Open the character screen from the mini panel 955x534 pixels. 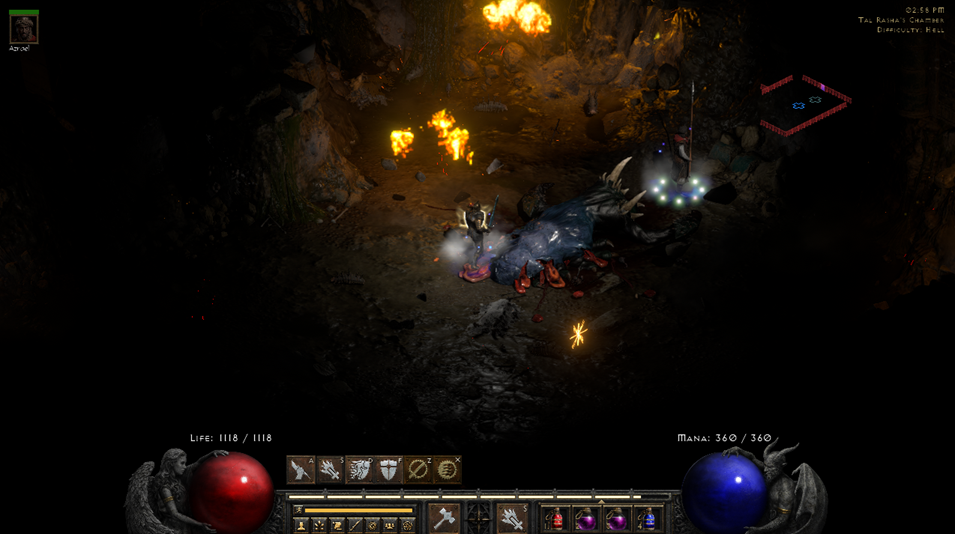click(301, 525)
